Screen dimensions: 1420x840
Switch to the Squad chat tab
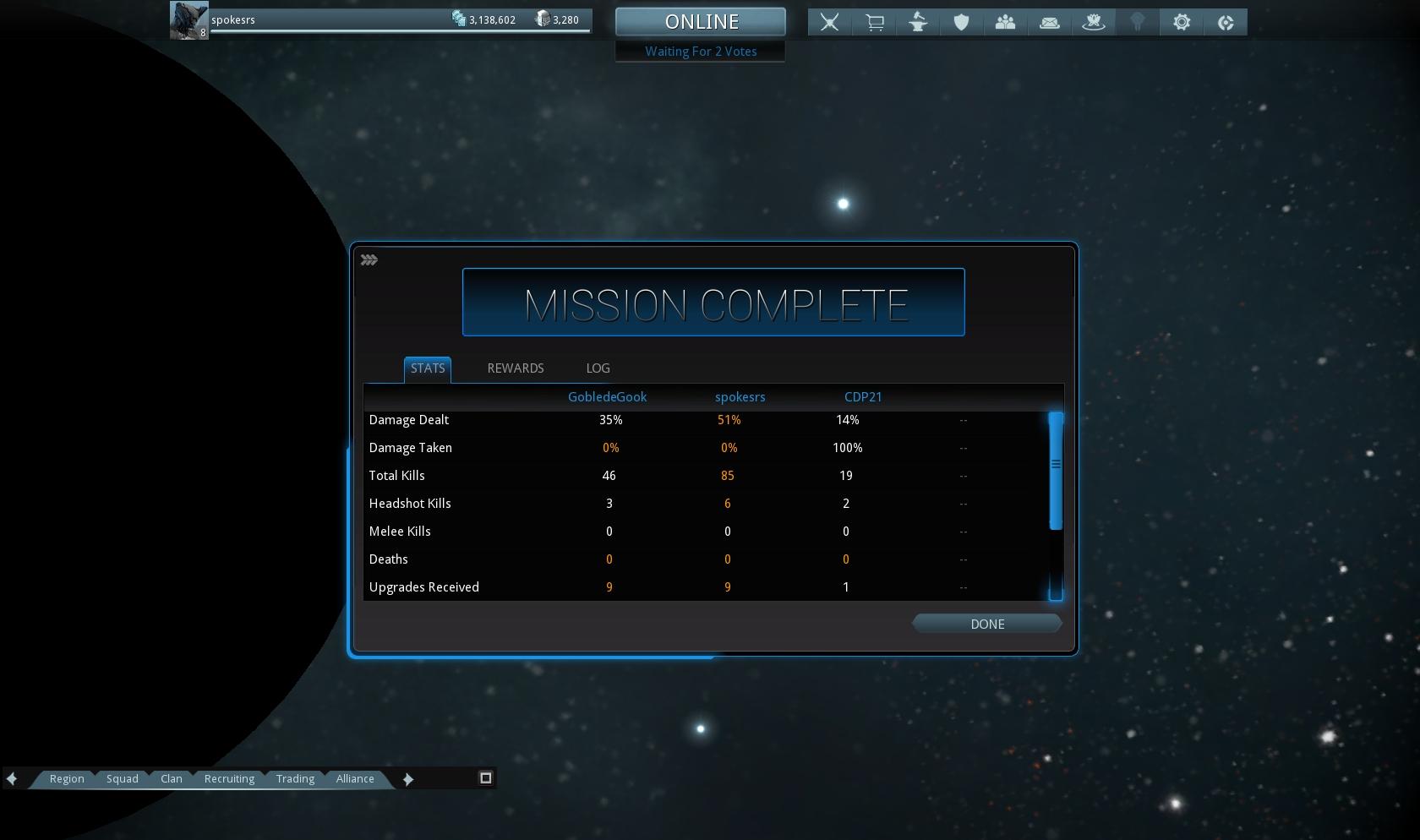123,779
